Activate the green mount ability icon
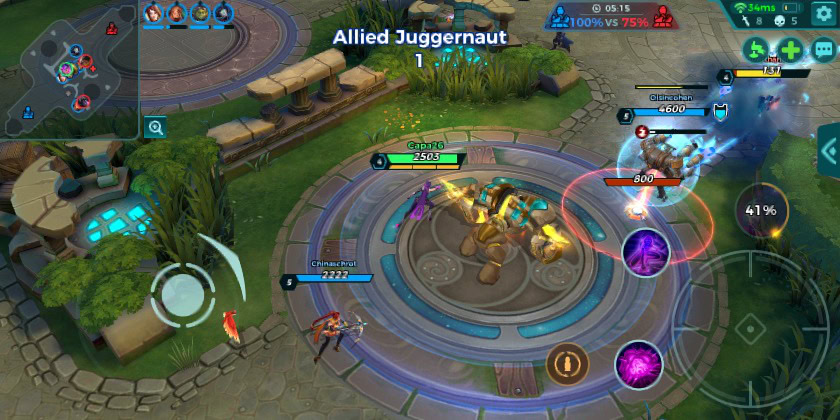The width and height of the screenshot is (840, 420). point(758,49)
